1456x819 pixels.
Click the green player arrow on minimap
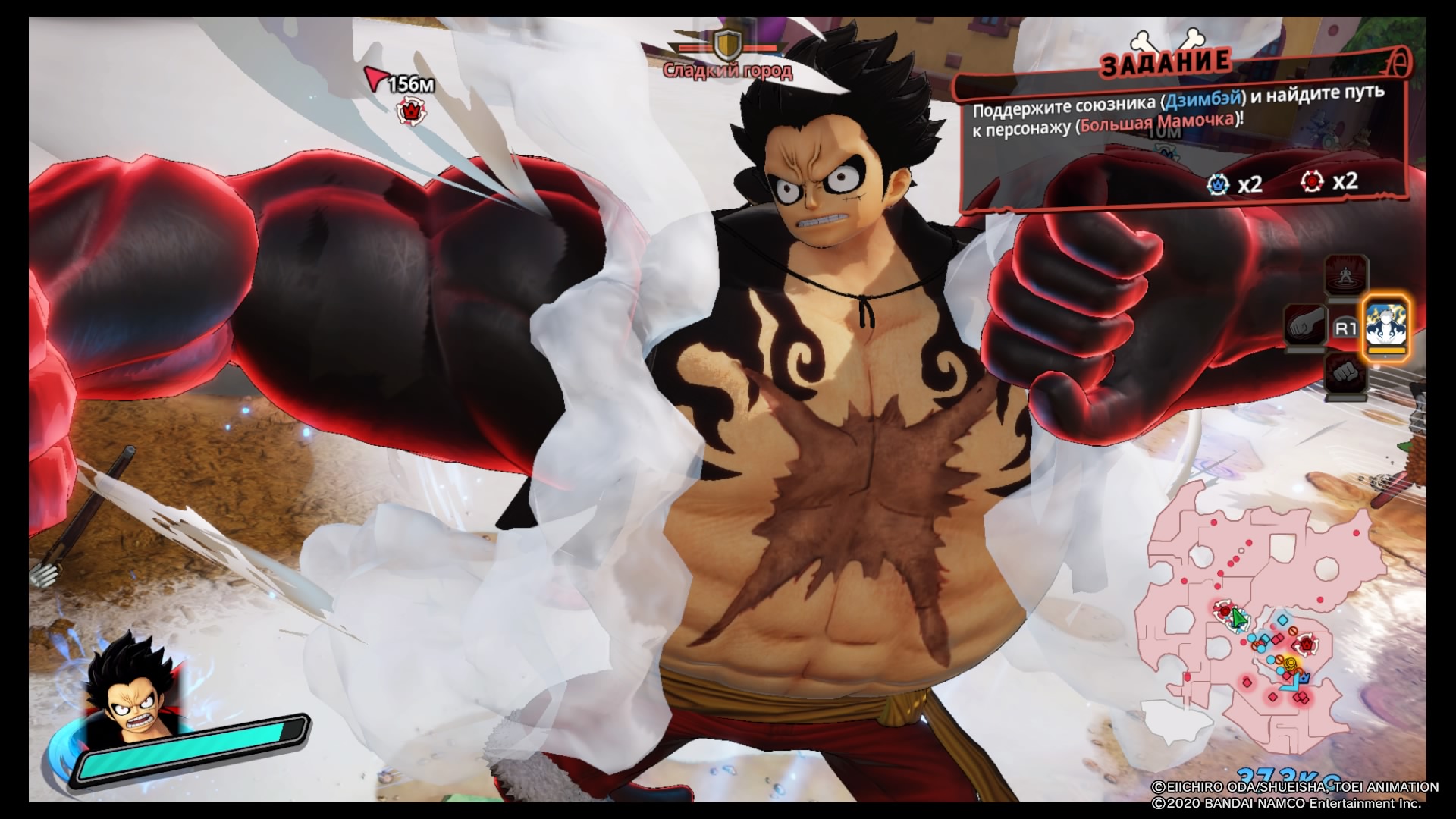coord(1238,620)
